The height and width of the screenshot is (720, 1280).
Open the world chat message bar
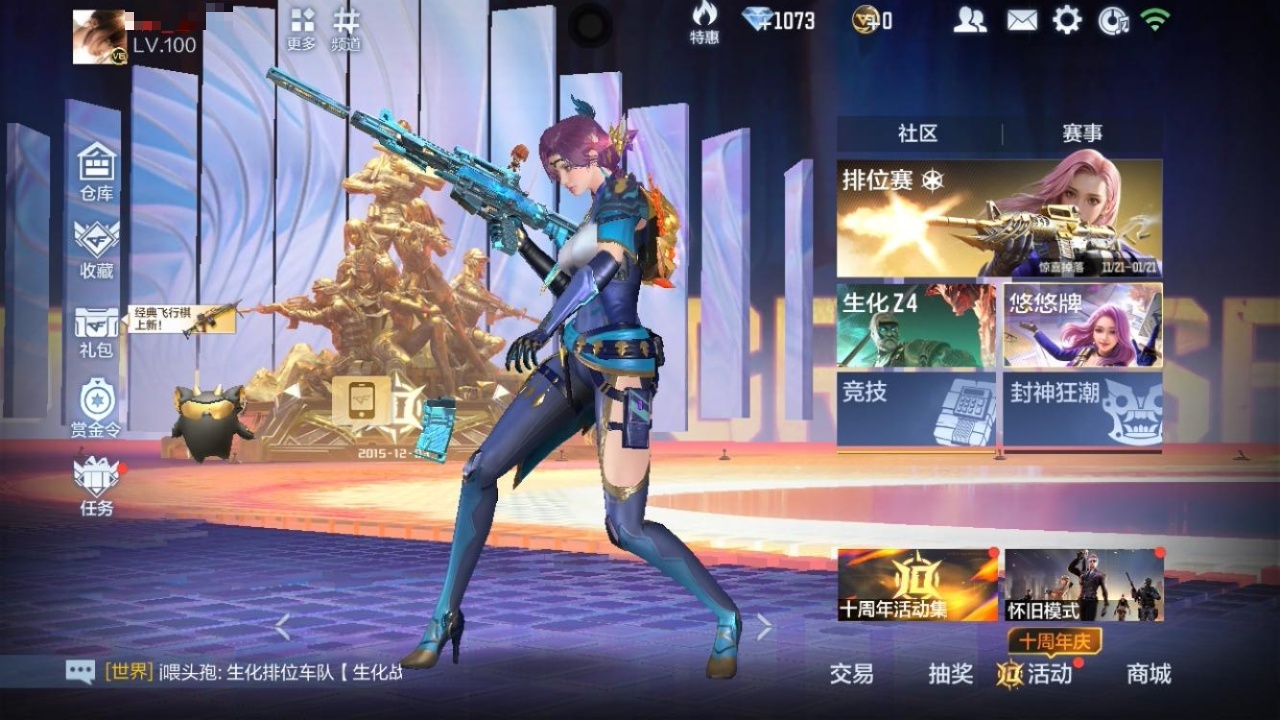(x=240, y=672)
